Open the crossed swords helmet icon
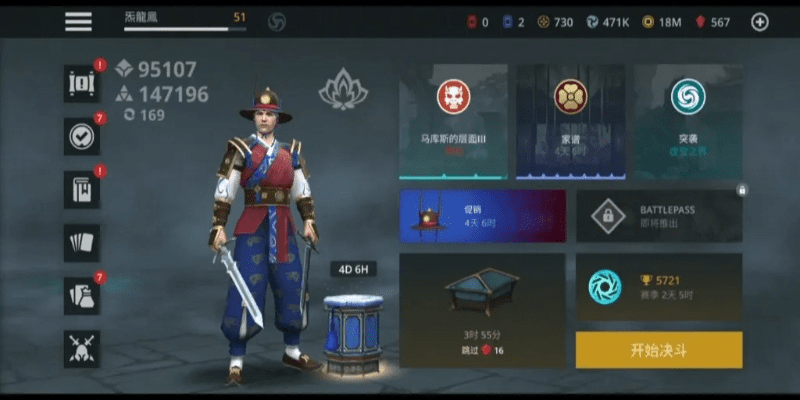Image resolution: width=800 pixels, height=400 pixels. (x=81, y=349)
